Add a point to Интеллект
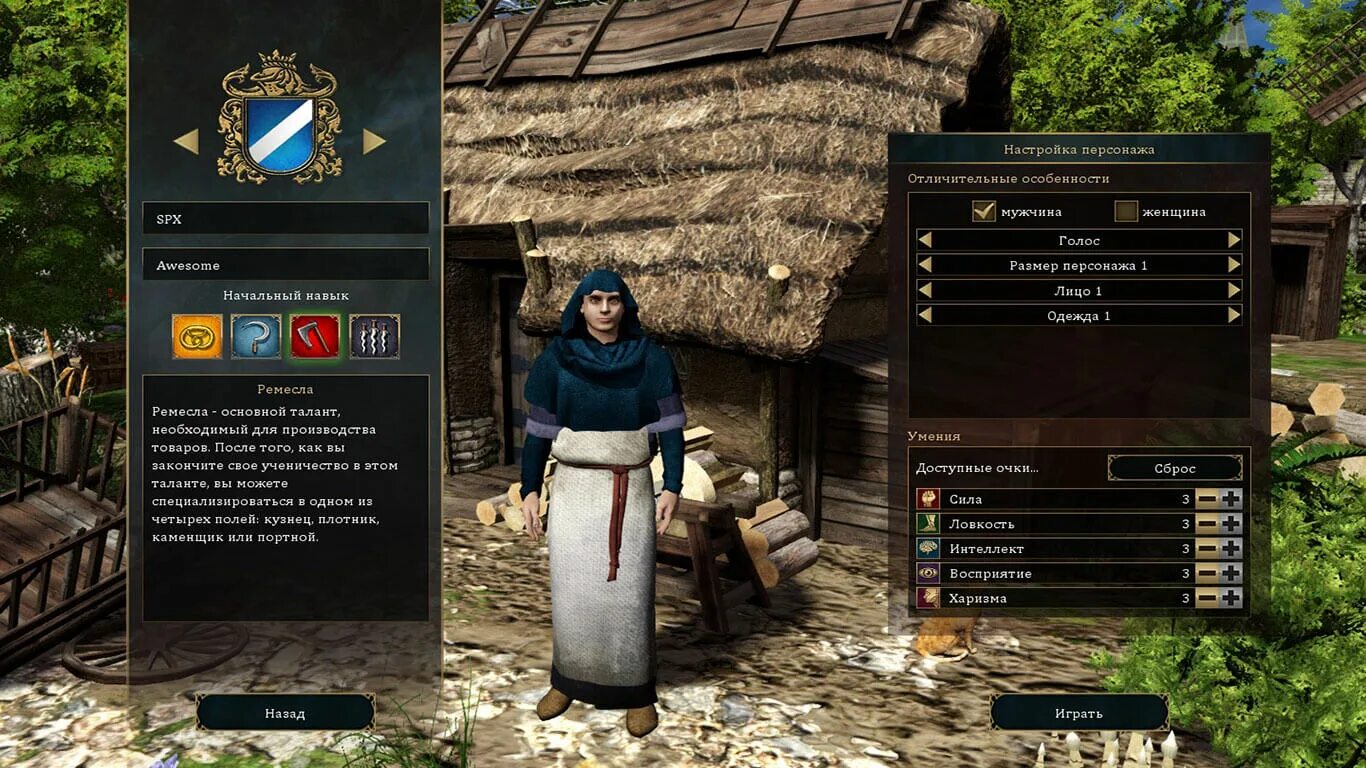The width and height of the screenshot is (1366, 768). (x=1231, y=548)
